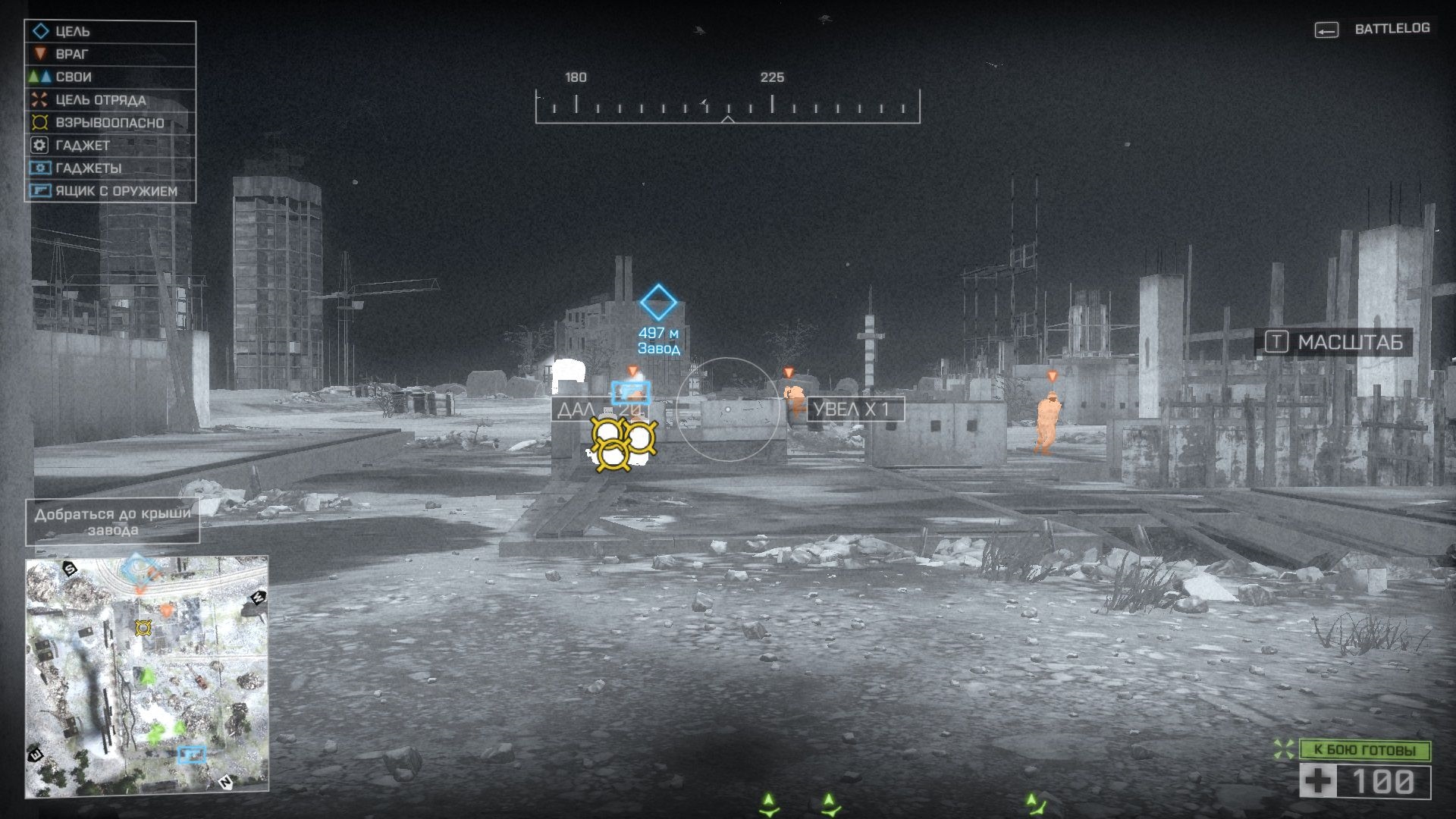Select the blue diamond Завод objective marker
Screen dimensions: 1456x819
tap(658, 303)
